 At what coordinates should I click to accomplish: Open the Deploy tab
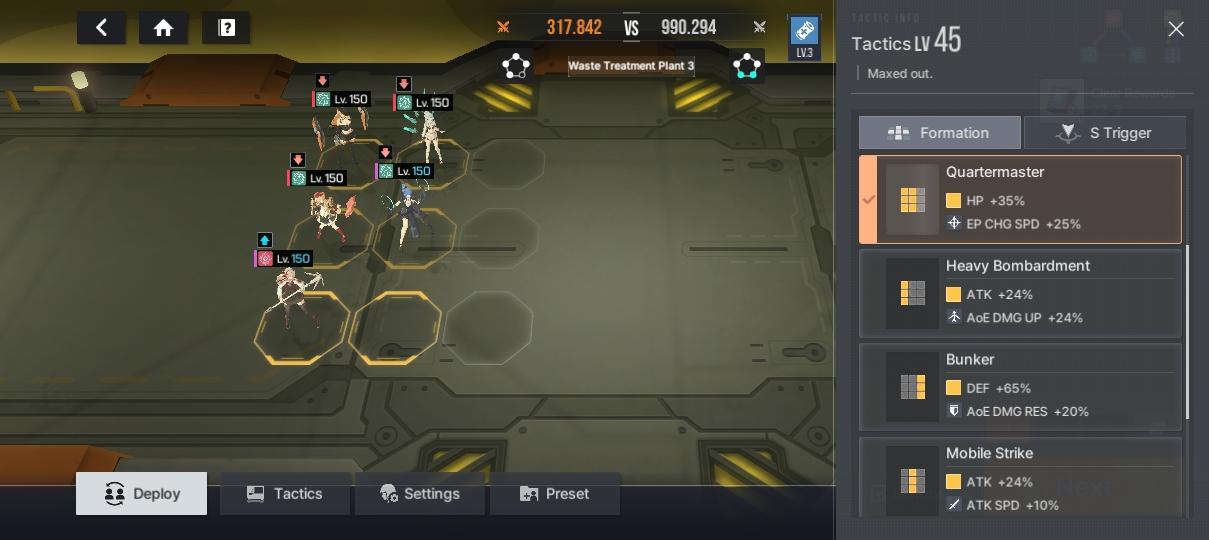(x=142, y=494)
